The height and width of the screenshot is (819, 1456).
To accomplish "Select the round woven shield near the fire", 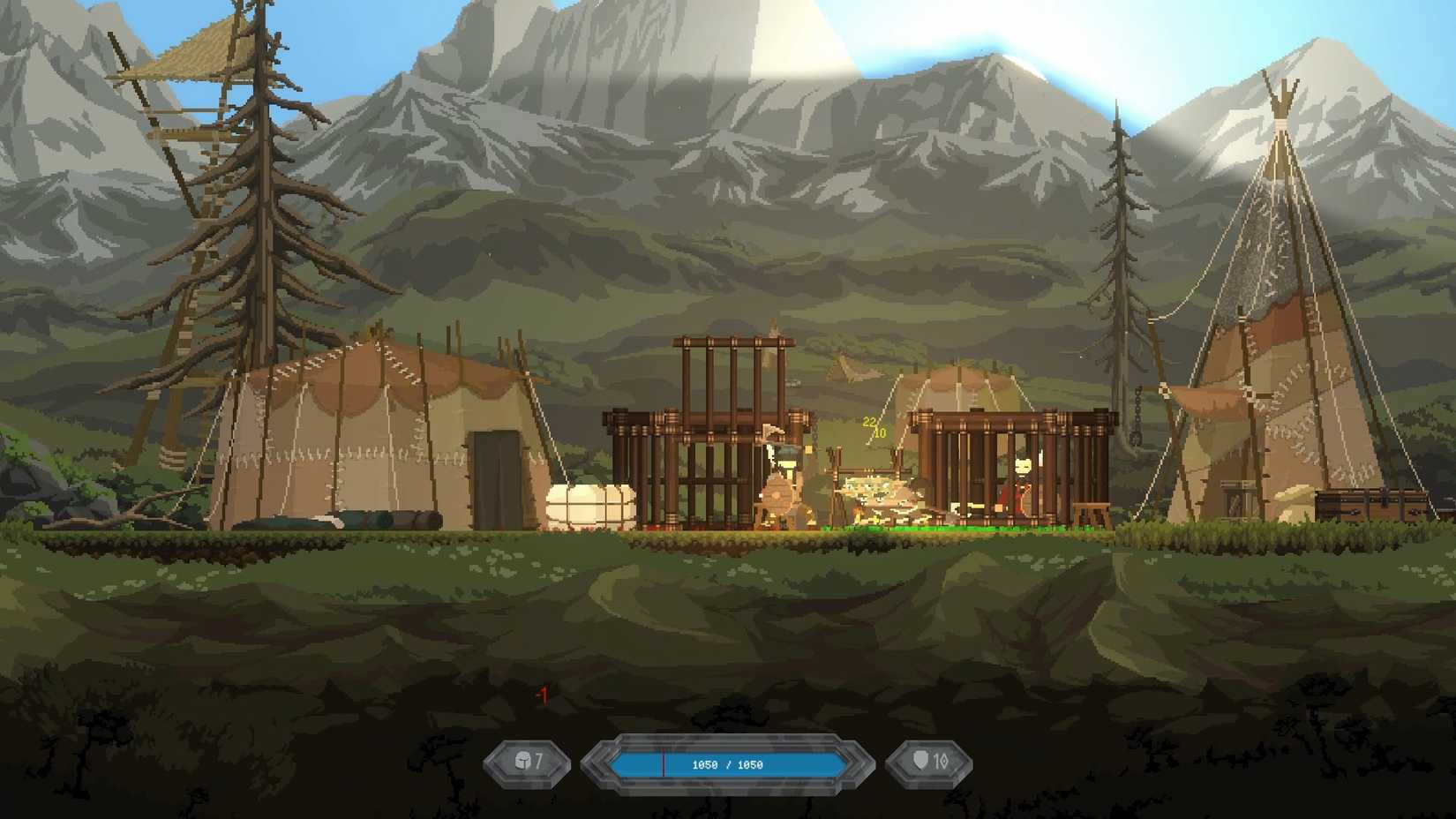I will point(777,494).
